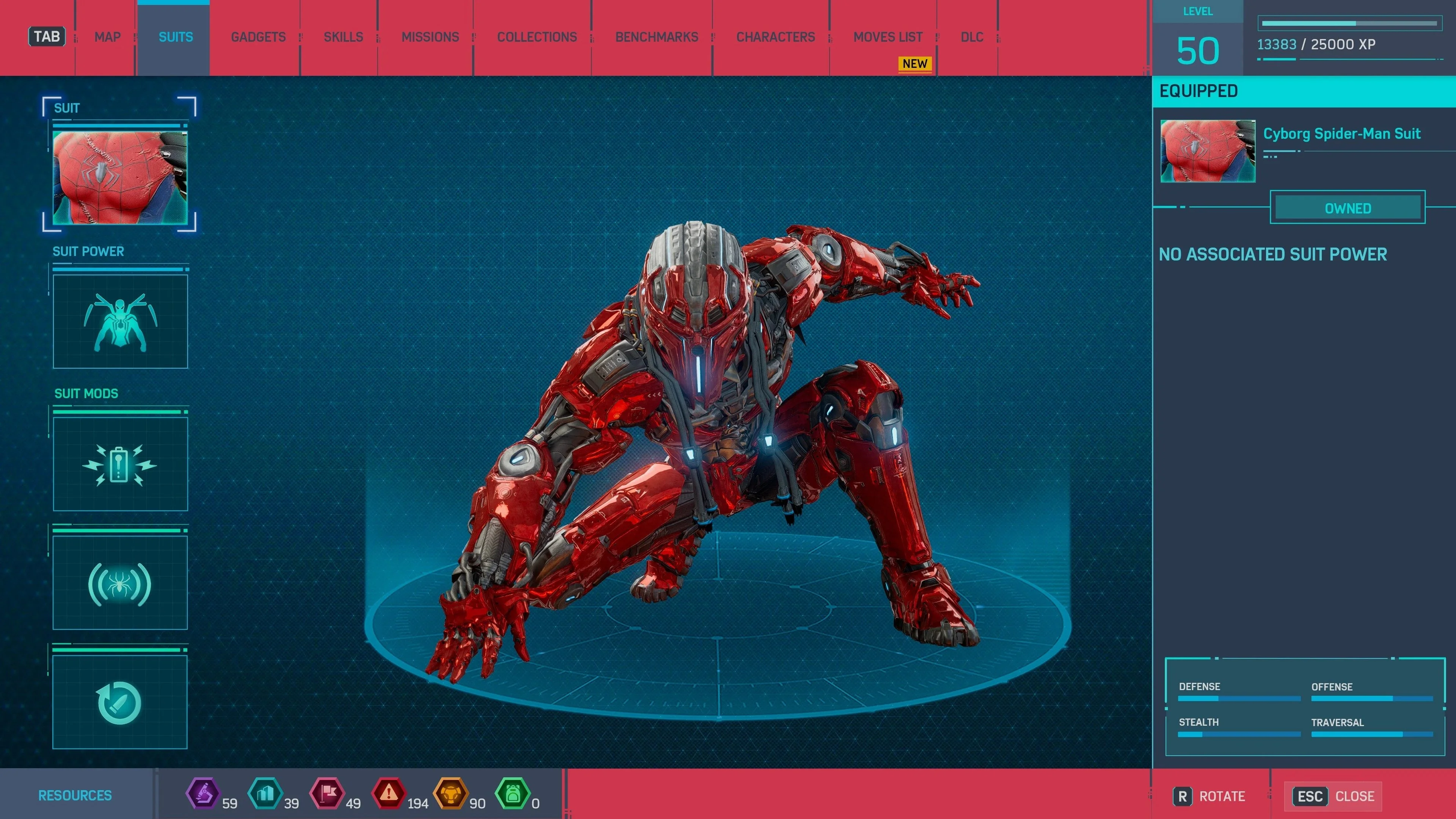Image resolution: width=1456 pixels, height=819 pixels.
Task: Open the Skills tab
Action: pos(343,37)
